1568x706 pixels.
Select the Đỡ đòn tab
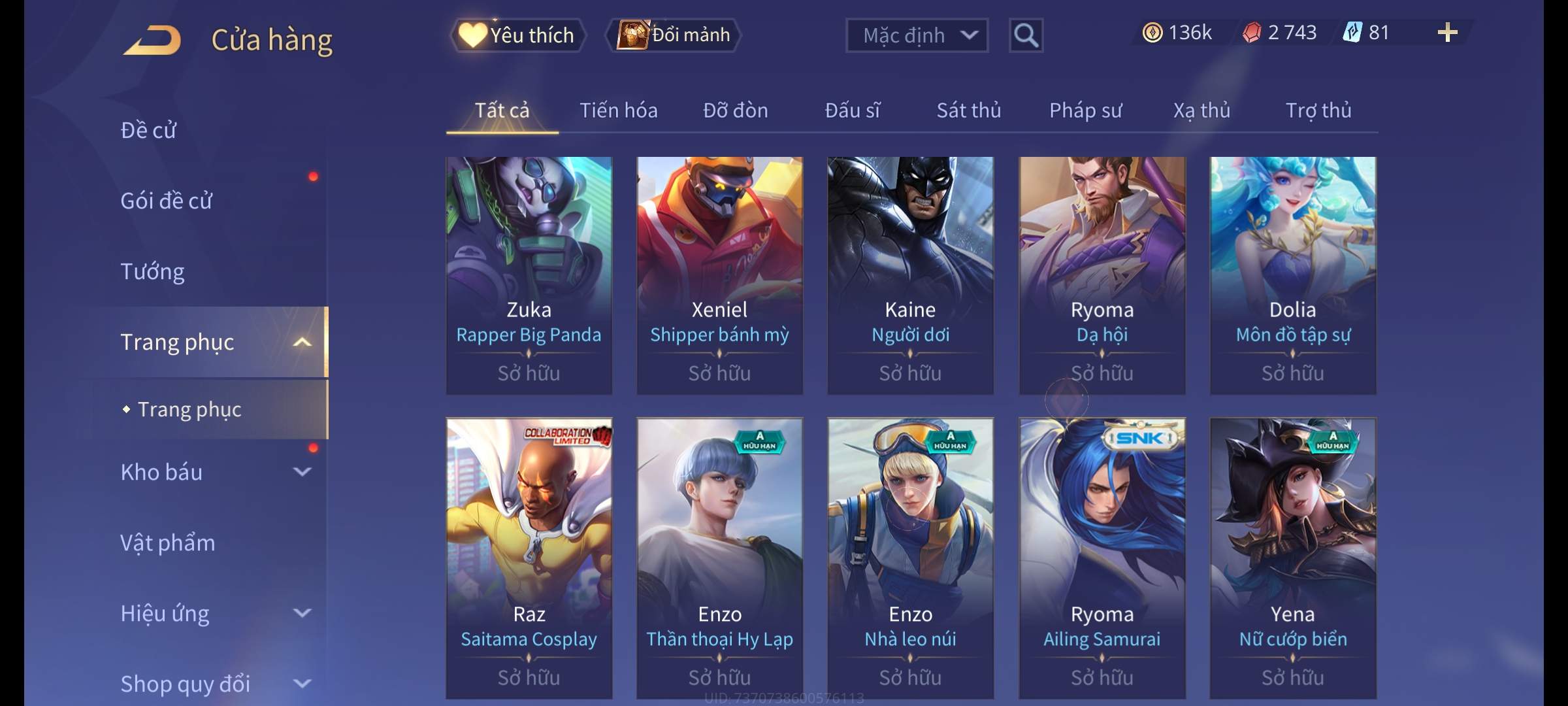coord(735,110)
